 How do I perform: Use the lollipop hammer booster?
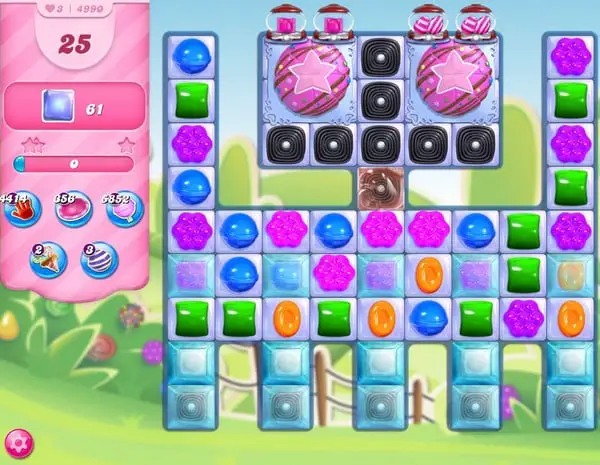[x=125, y=208]
